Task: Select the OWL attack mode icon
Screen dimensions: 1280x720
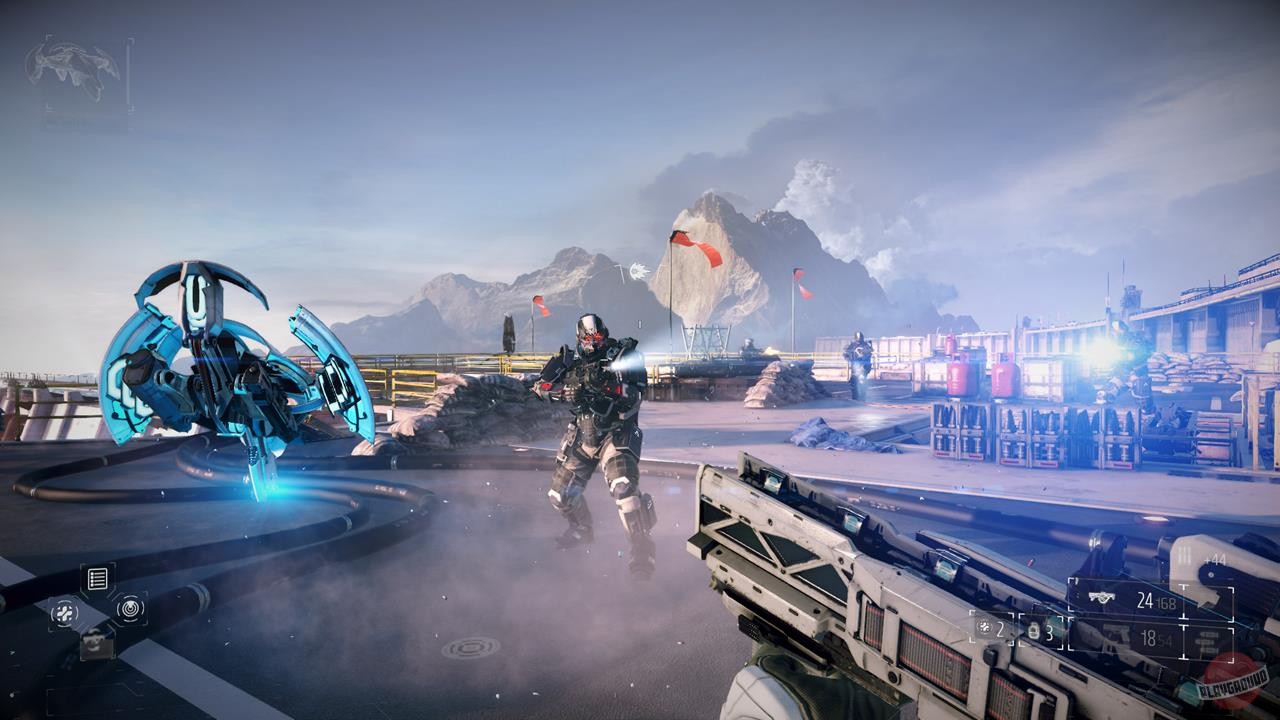Action: tap(66, 612)
